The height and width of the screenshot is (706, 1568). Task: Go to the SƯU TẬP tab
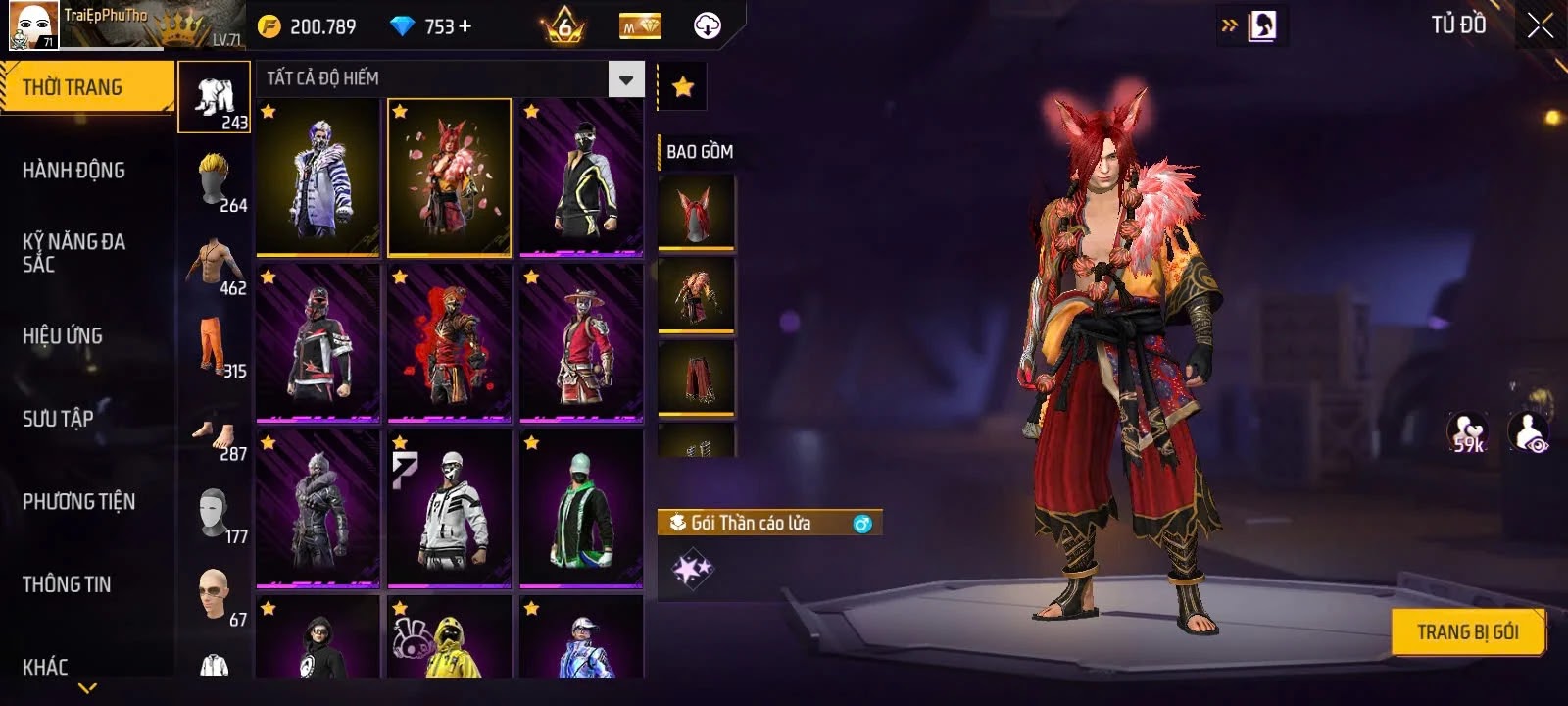(58, 419)
